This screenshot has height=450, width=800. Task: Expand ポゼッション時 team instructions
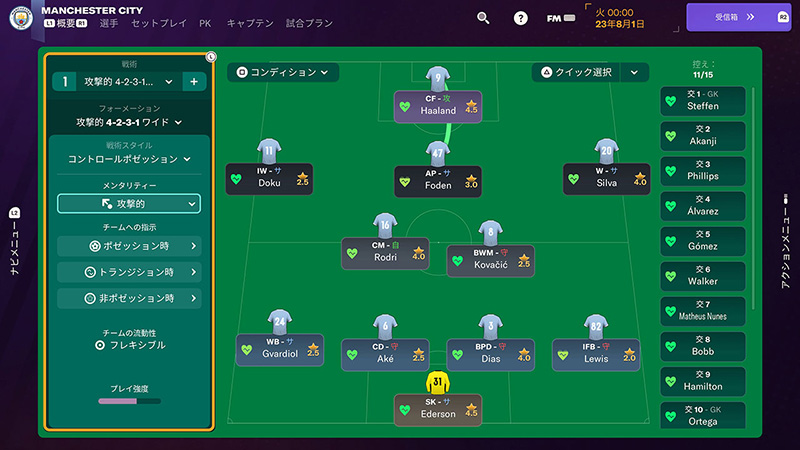[x=129, y=246]
